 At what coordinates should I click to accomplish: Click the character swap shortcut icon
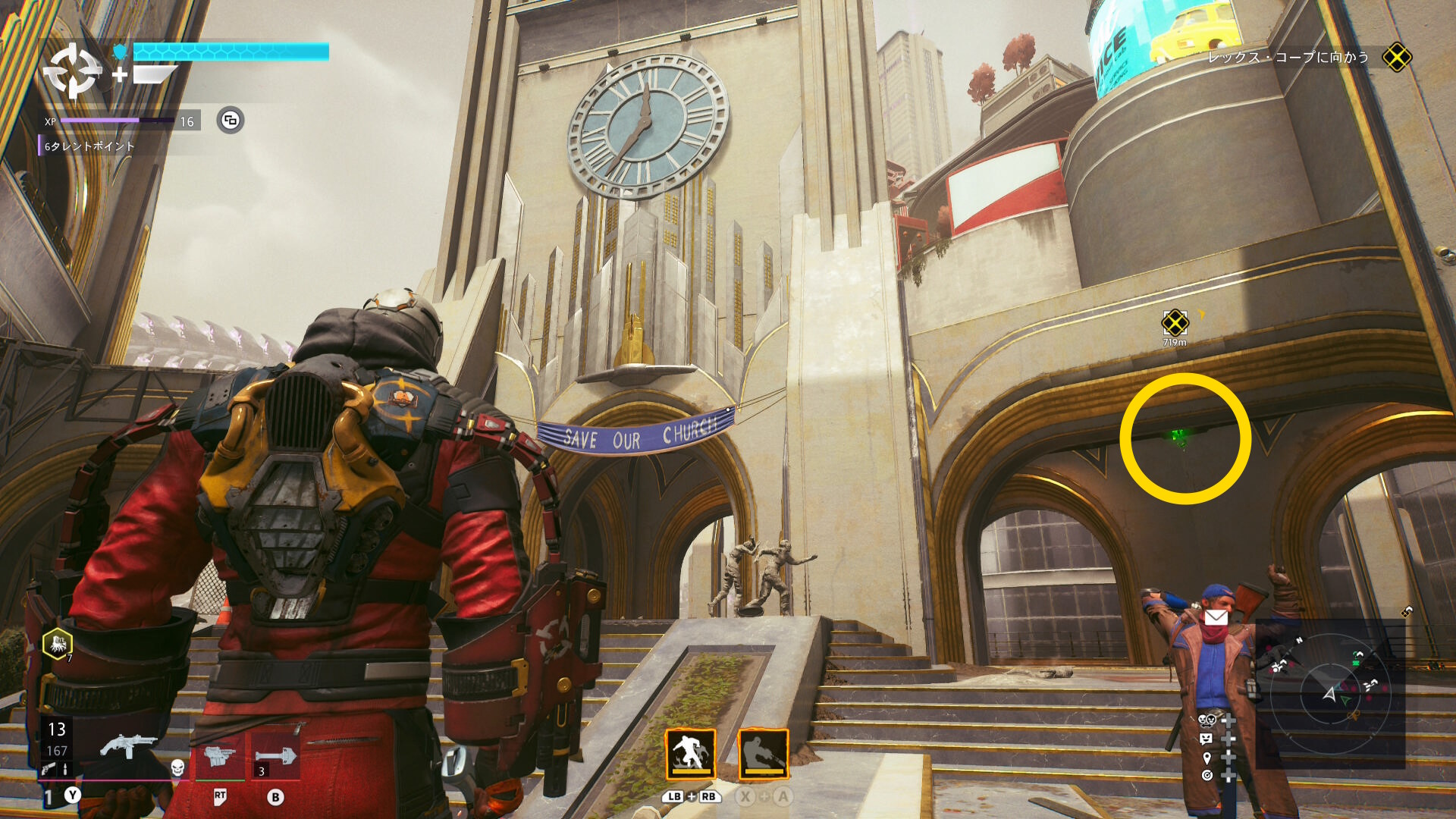click(x=1206, y=720)
